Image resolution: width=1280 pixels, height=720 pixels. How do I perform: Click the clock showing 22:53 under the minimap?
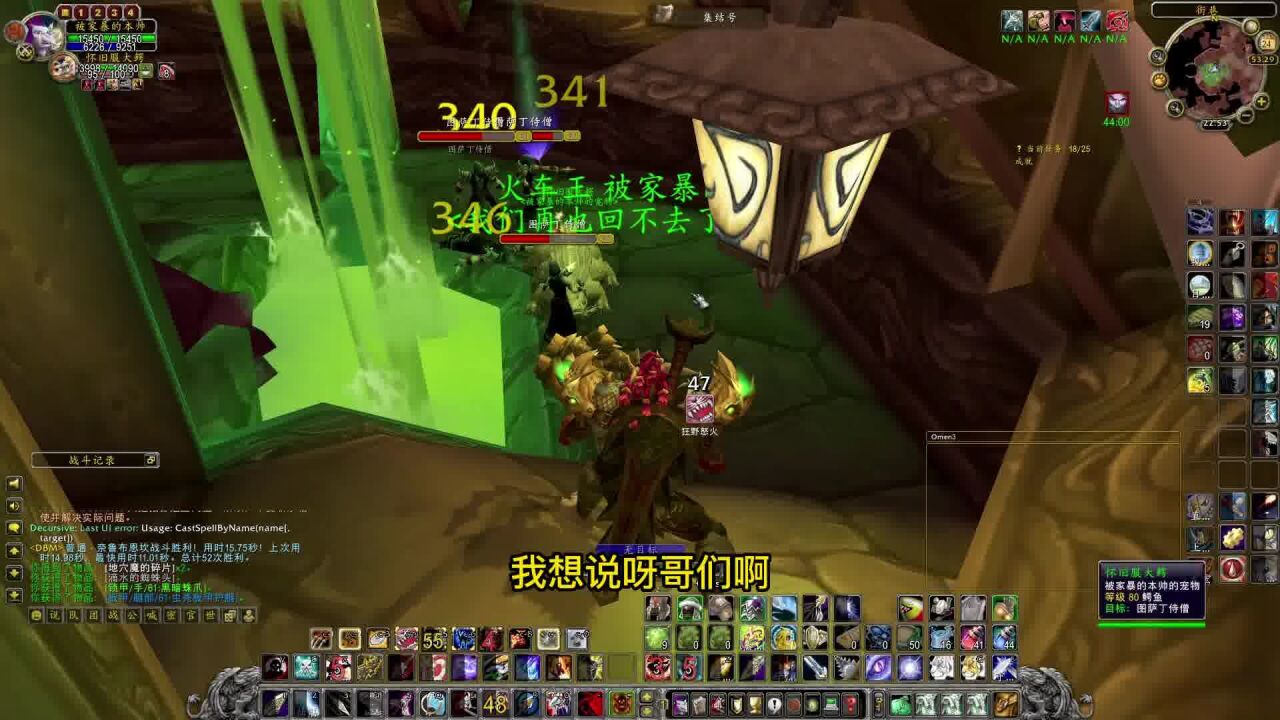coord(1214,122)
